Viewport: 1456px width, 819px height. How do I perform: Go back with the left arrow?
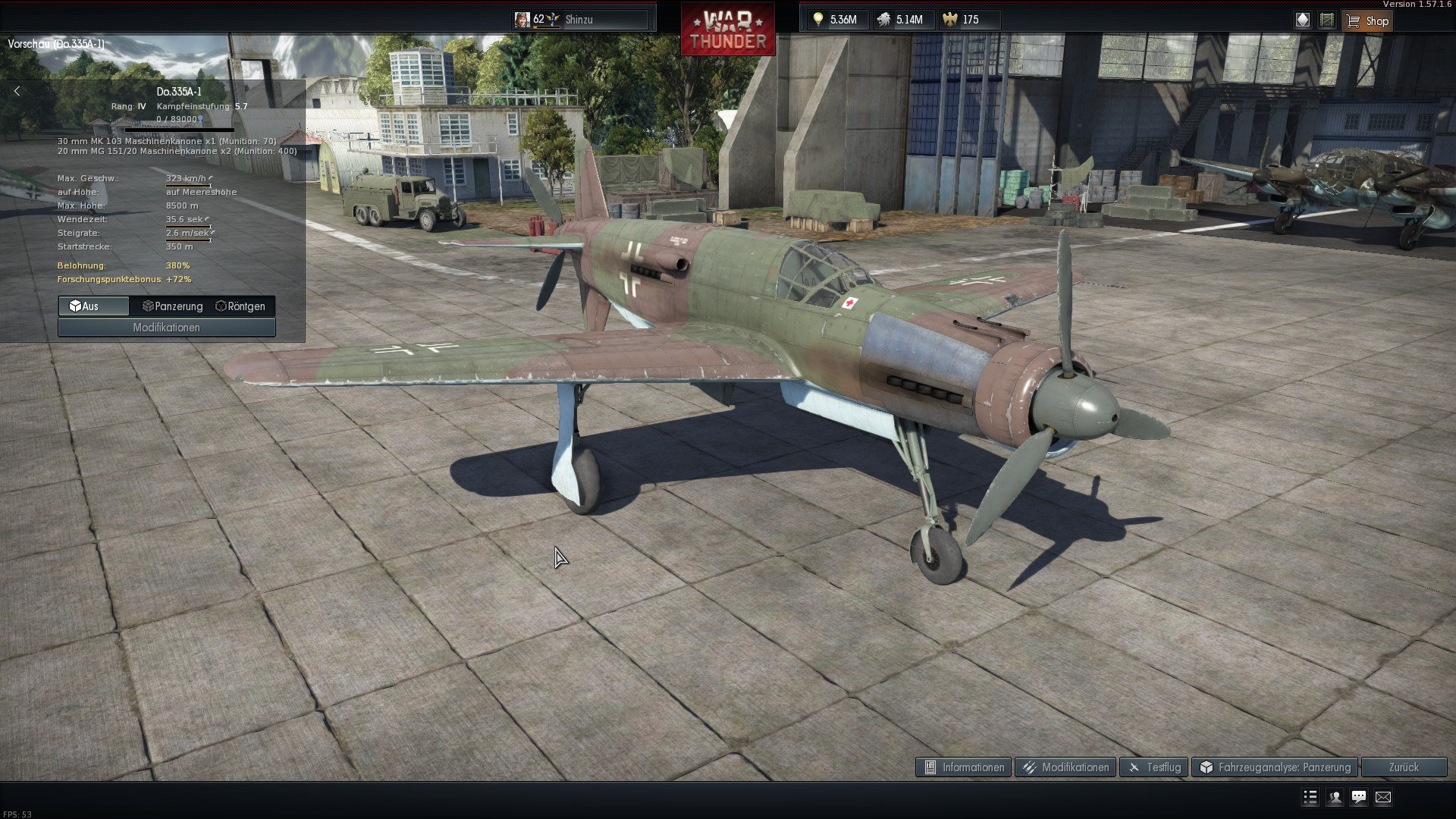click(17, 91)
